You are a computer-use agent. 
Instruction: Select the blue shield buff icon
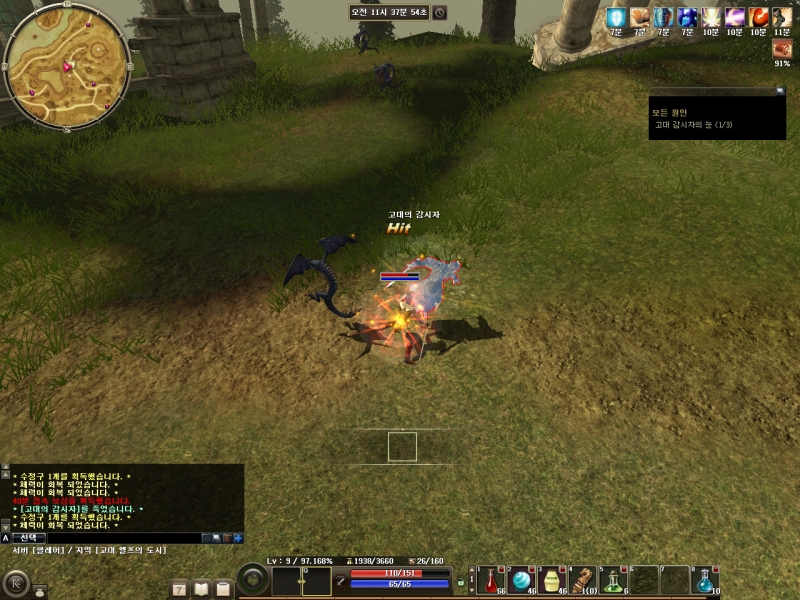[616, 17]
